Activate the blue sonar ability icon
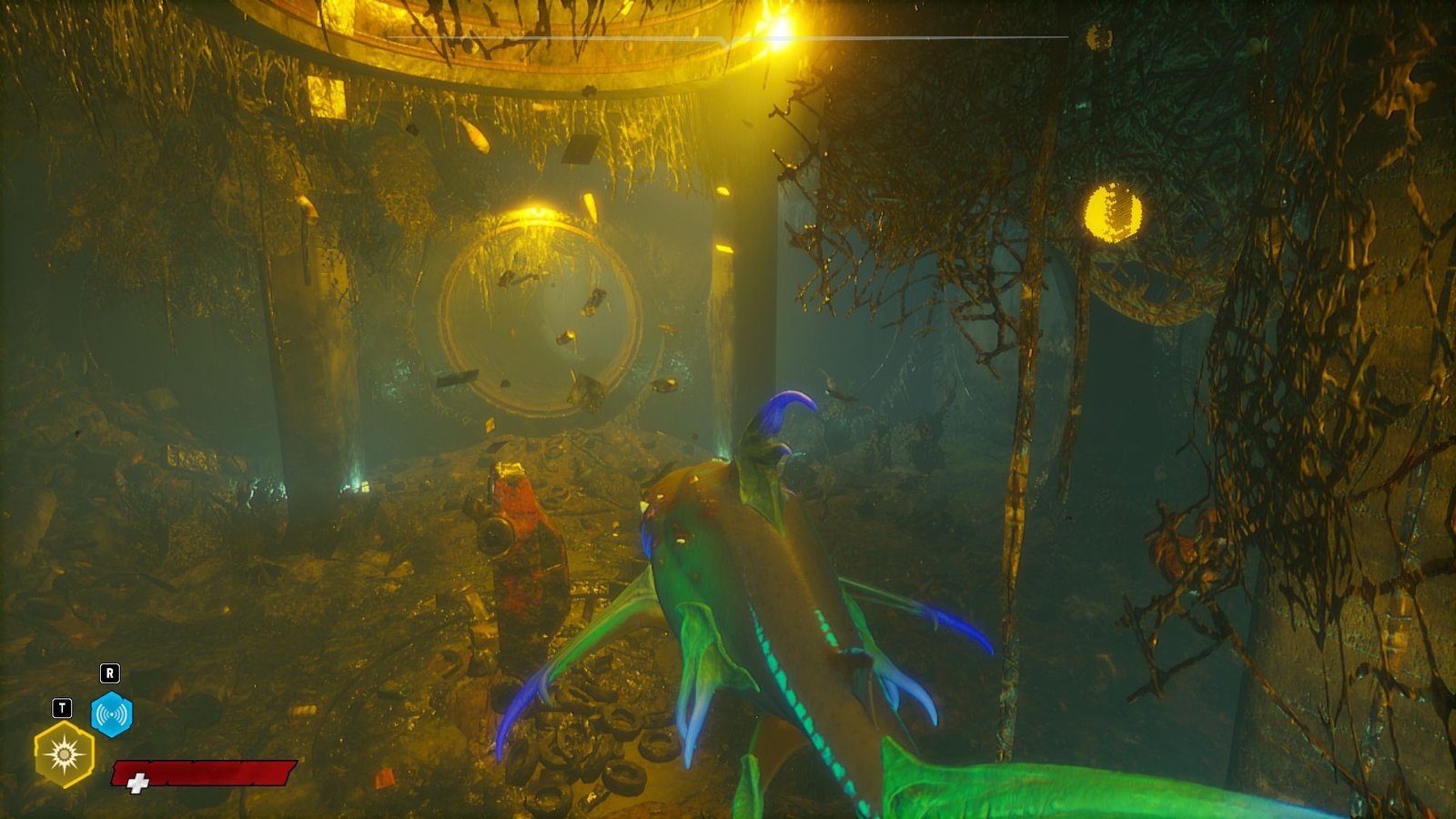Screen dimensions: 1456x819 pos(112,714)
